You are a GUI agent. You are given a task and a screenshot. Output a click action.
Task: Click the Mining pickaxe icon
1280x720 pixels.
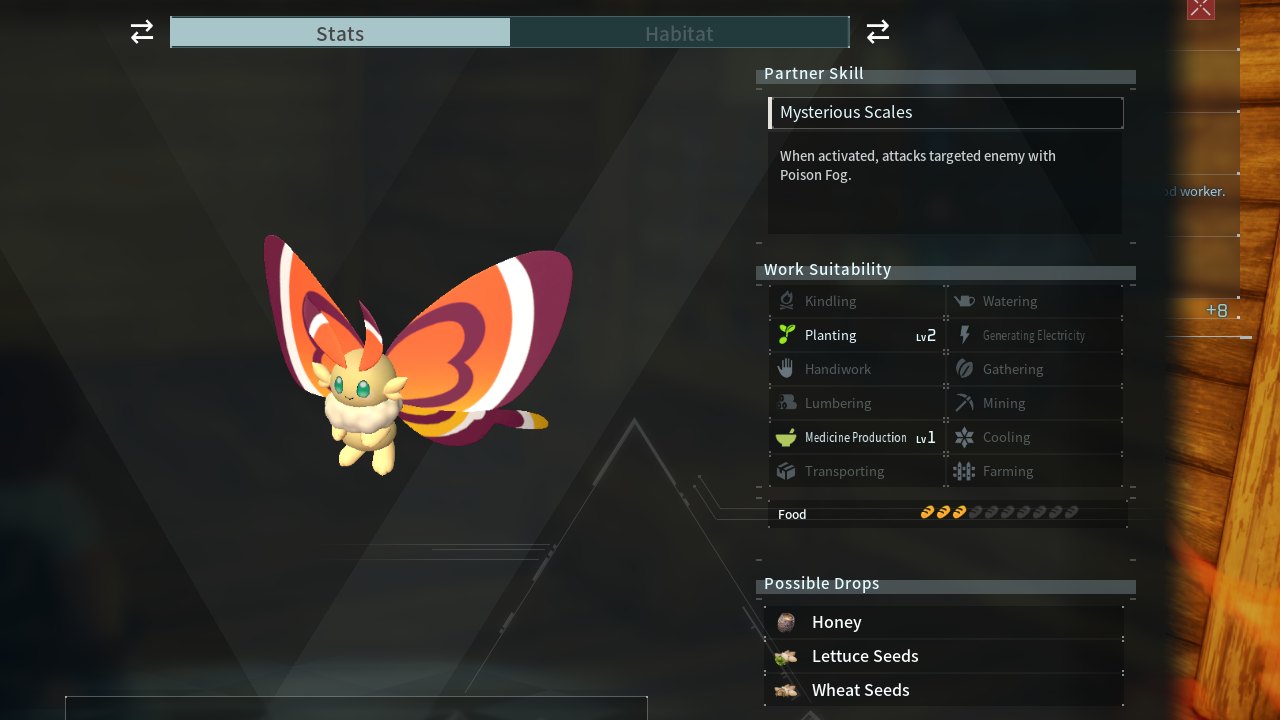963,403
